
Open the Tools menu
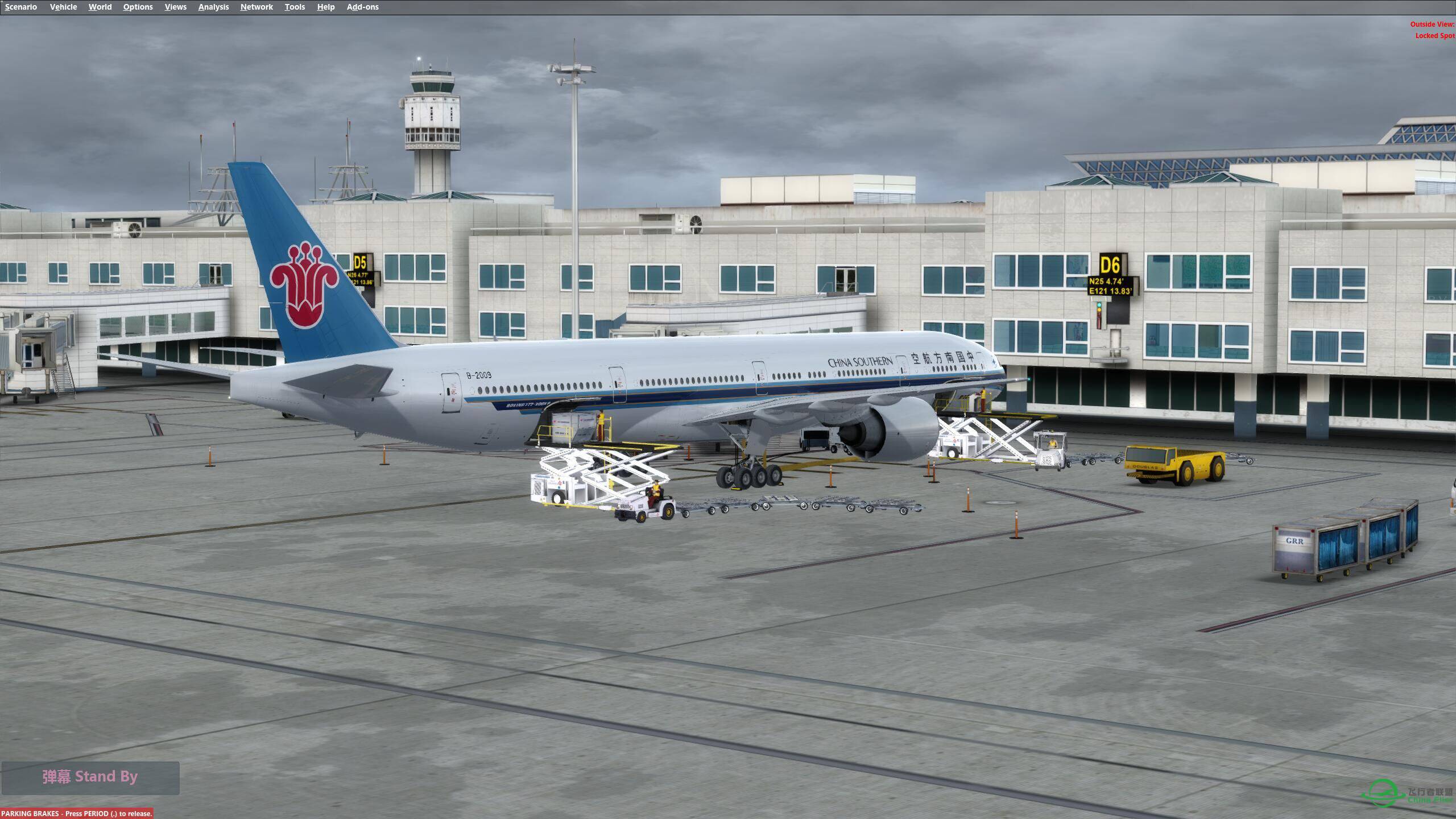tap(295, 6)
